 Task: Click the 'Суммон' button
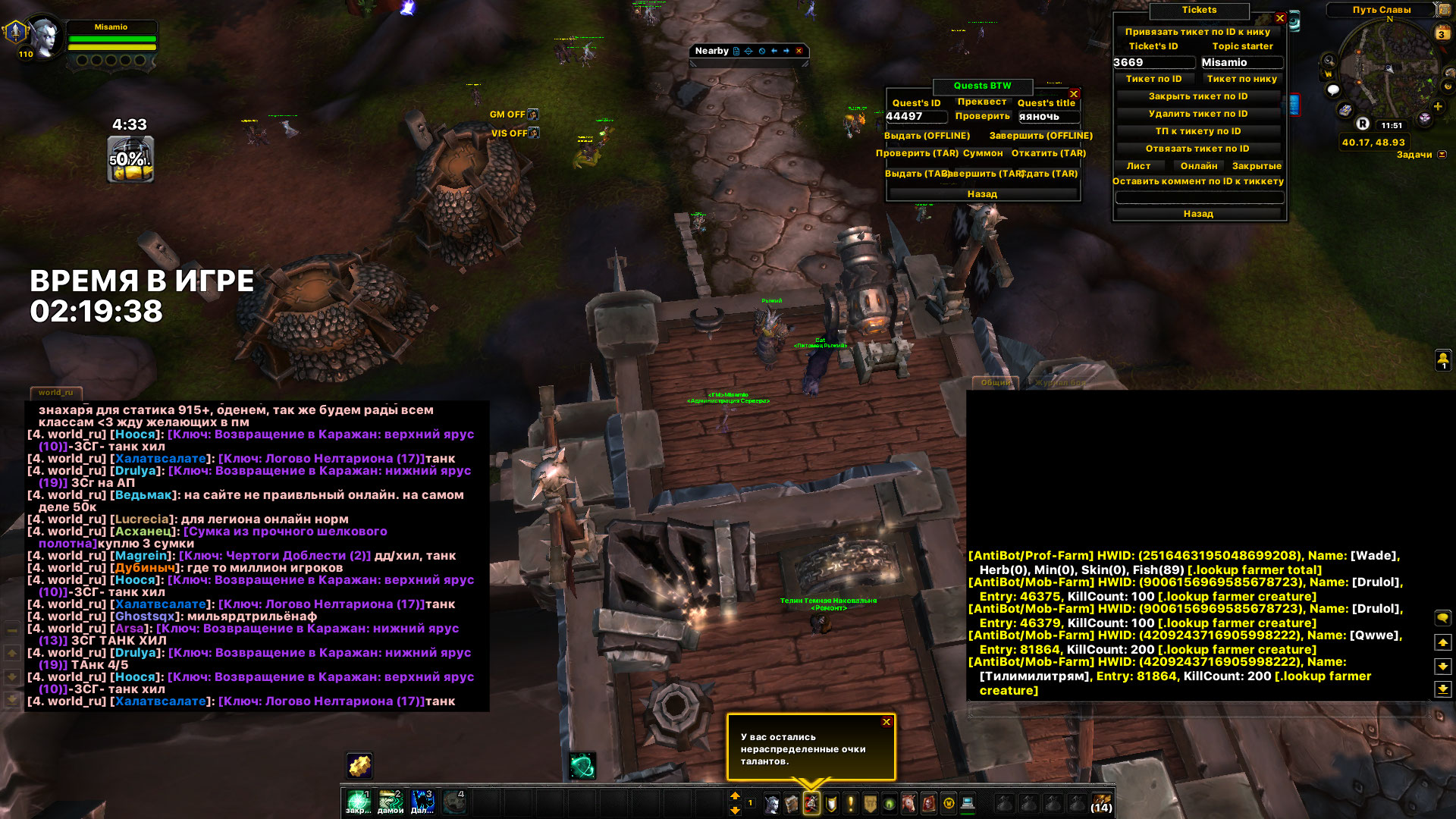point(982,153)
